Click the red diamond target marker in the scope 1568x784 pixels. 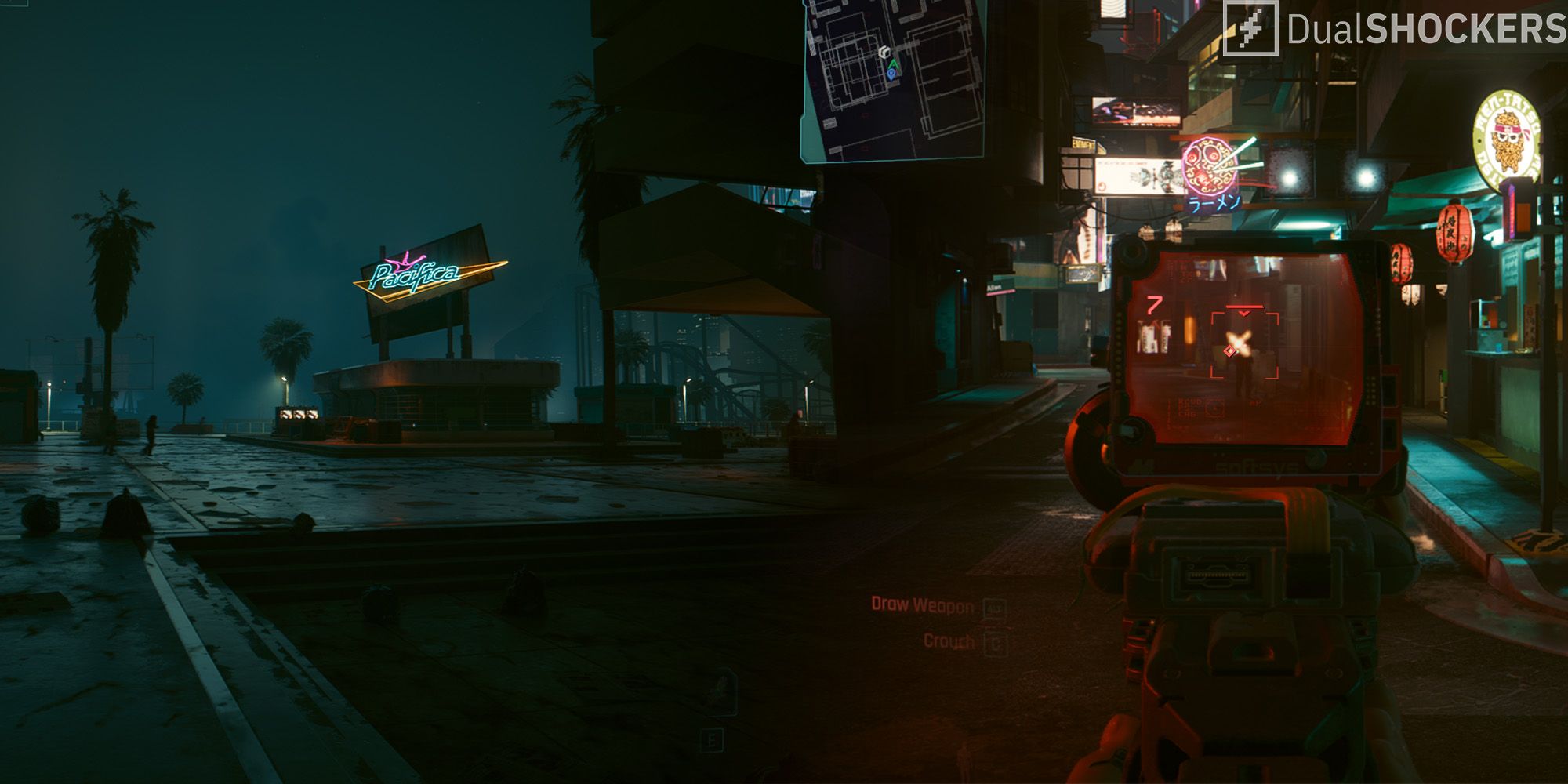tap(1230, 351)
